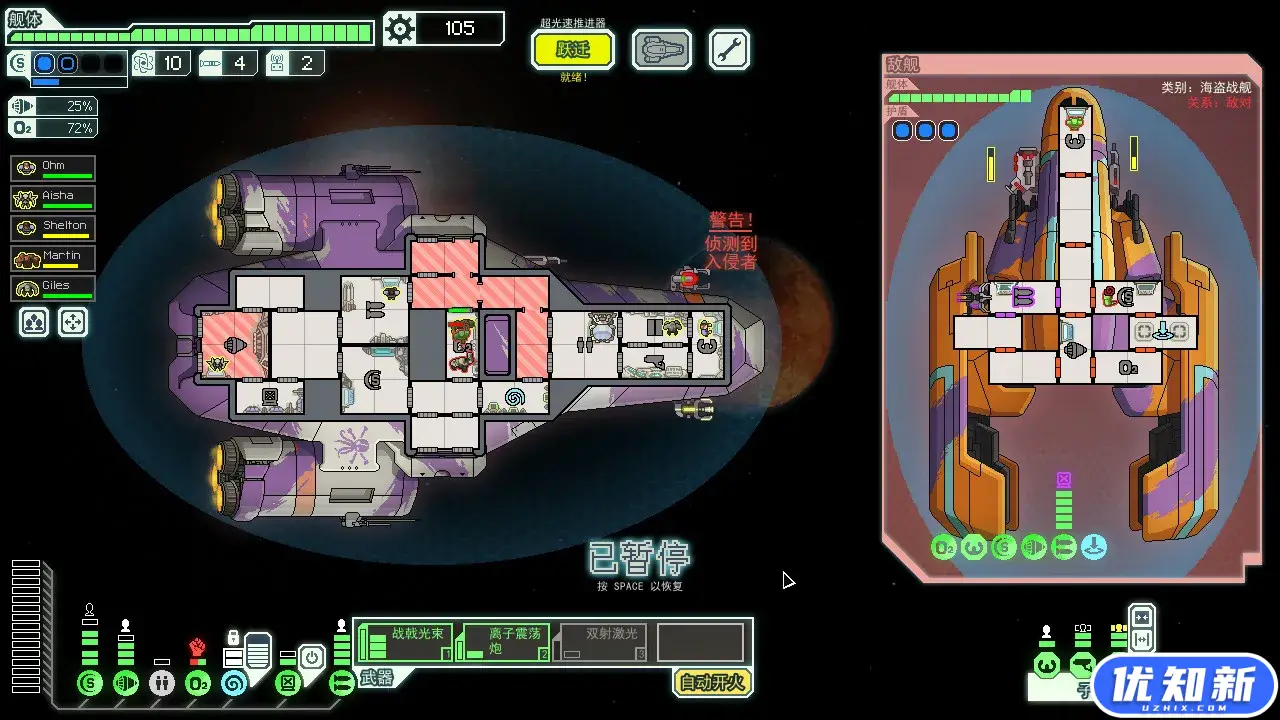Activate the power button beside the hacking system
This screenshot has height=720, width=1280.
pyautogui.click(x=312, y=658)
